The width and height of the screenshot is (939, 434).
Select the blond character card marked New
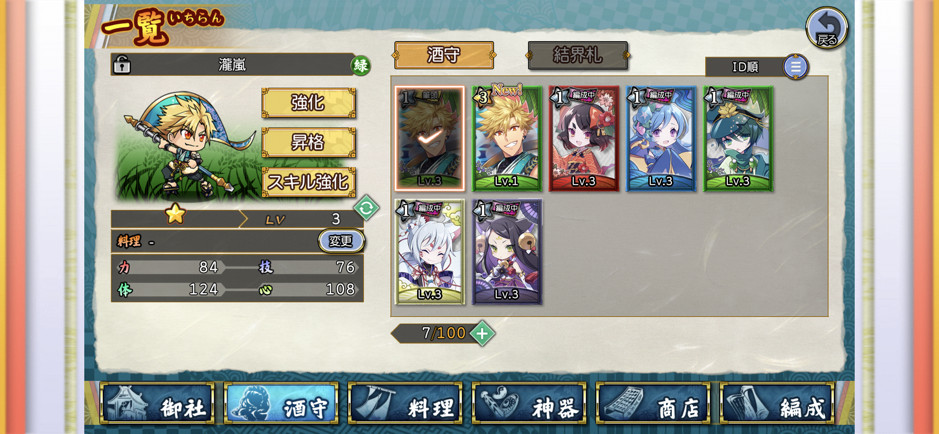tap(506, 138)
